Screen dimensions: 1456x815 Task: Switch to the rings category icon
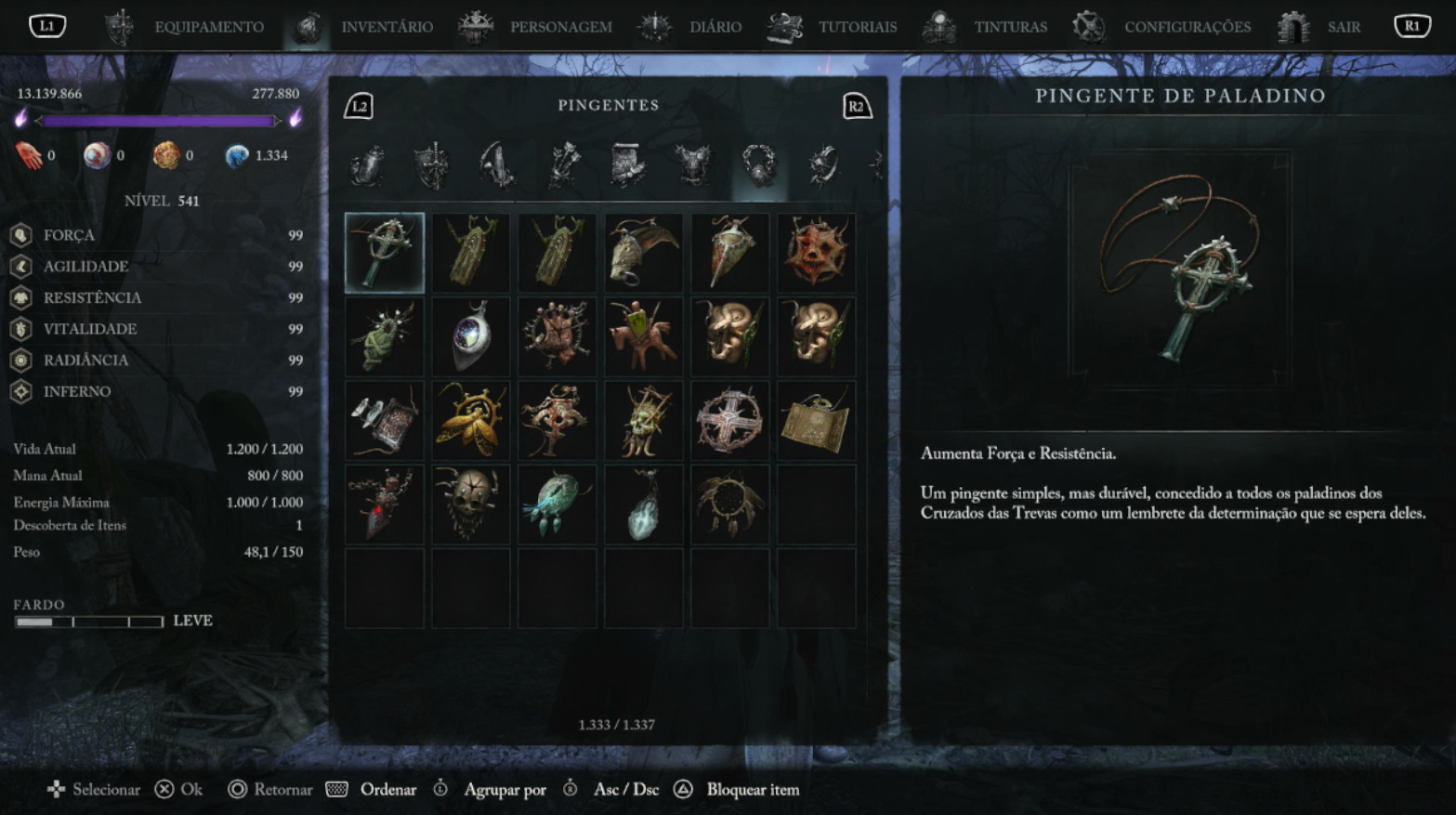[x=823, y=166]
